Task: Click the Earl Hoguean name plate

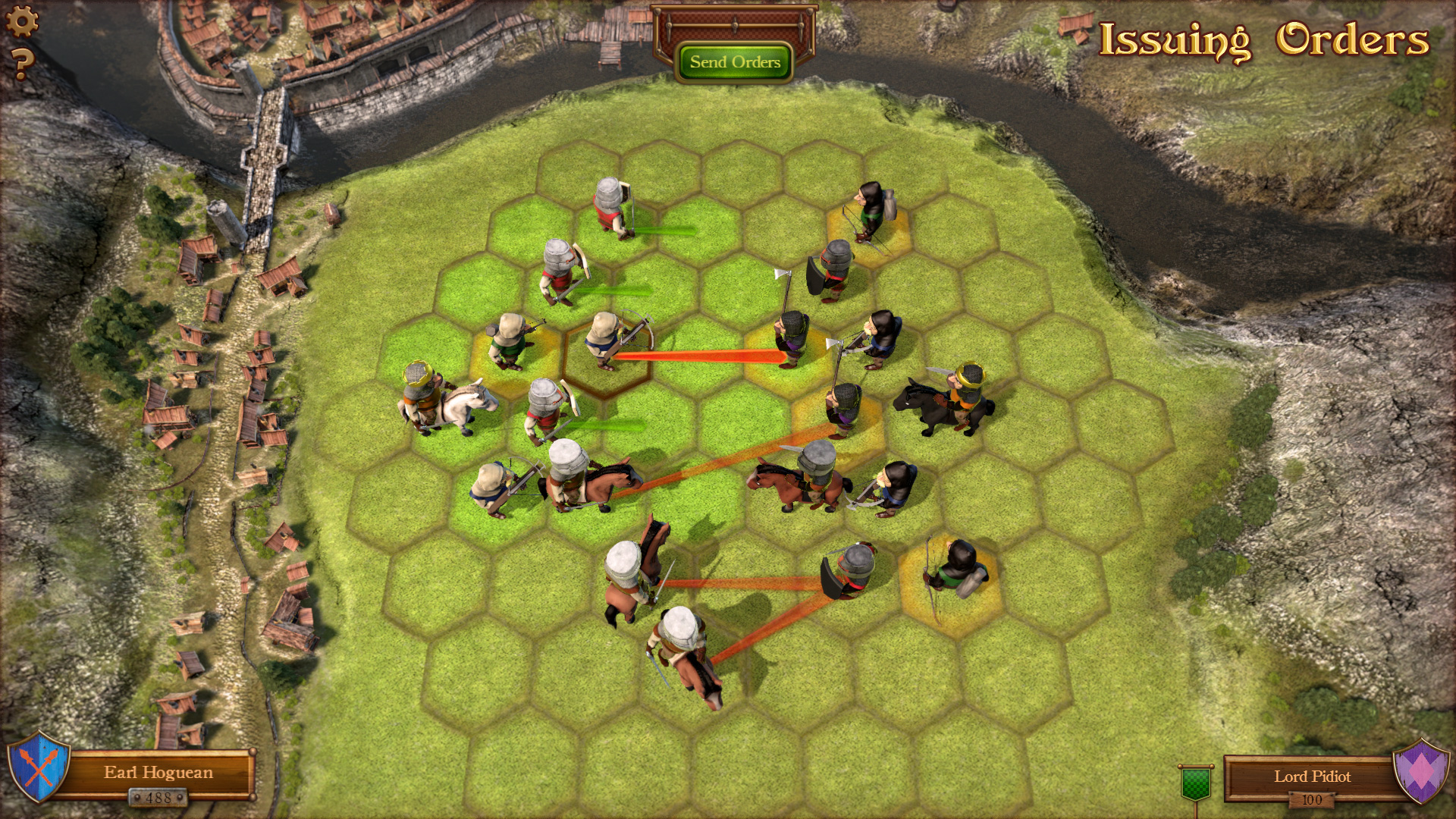Action: coord(158,773)
